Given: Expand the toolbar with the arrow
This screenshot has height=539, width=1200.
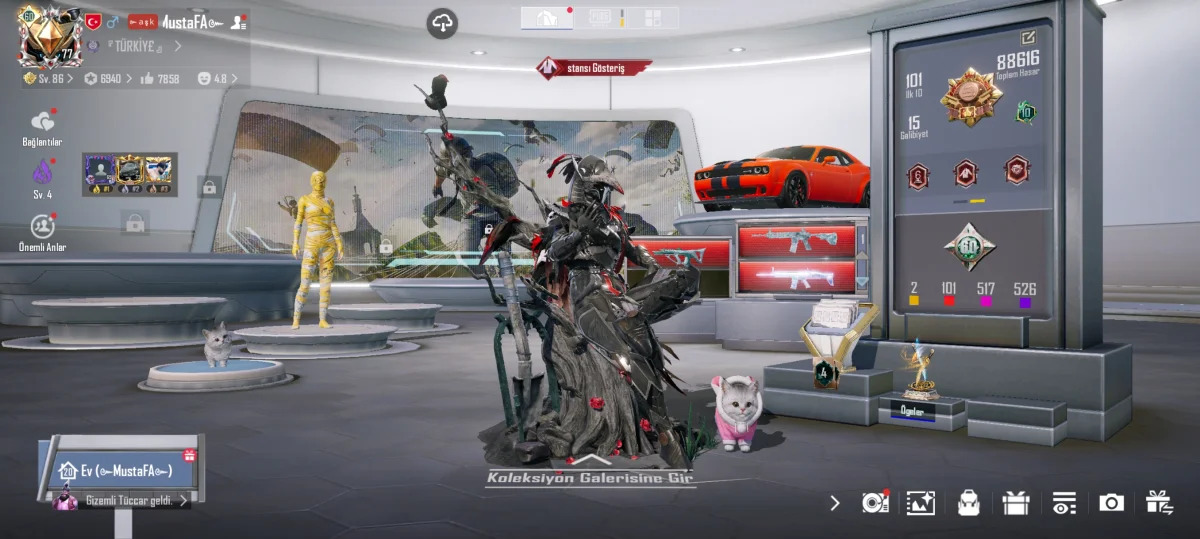Looking at the screenshot, I should [x=835, y=503].
